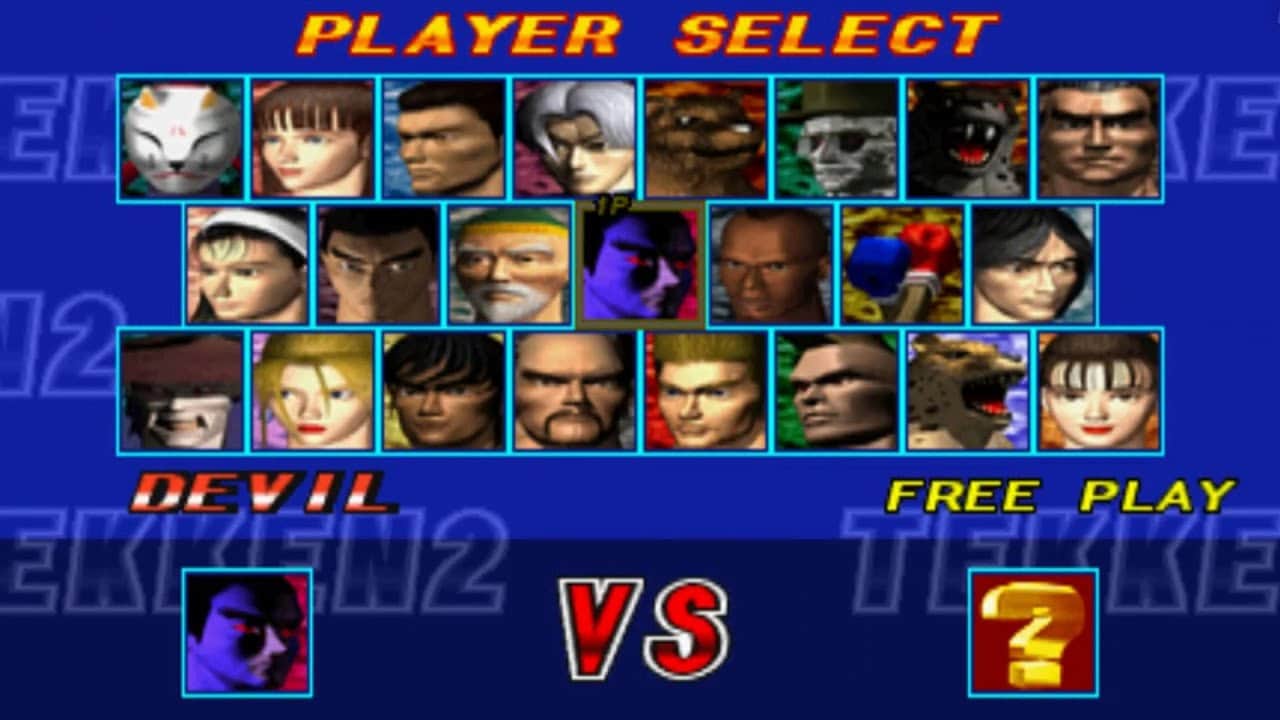Pick the fighter with red hat and sunglasses
Image resolution: width=1280 pixels, height=720 pixels.
(182, 391)
